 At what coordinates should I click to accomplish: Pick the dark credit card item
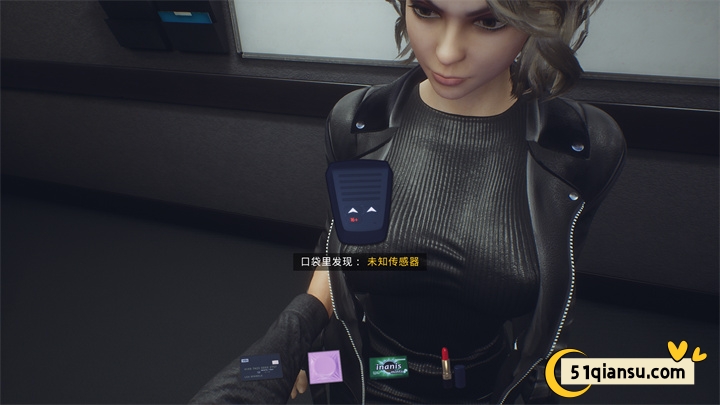[x=261, y=367]
